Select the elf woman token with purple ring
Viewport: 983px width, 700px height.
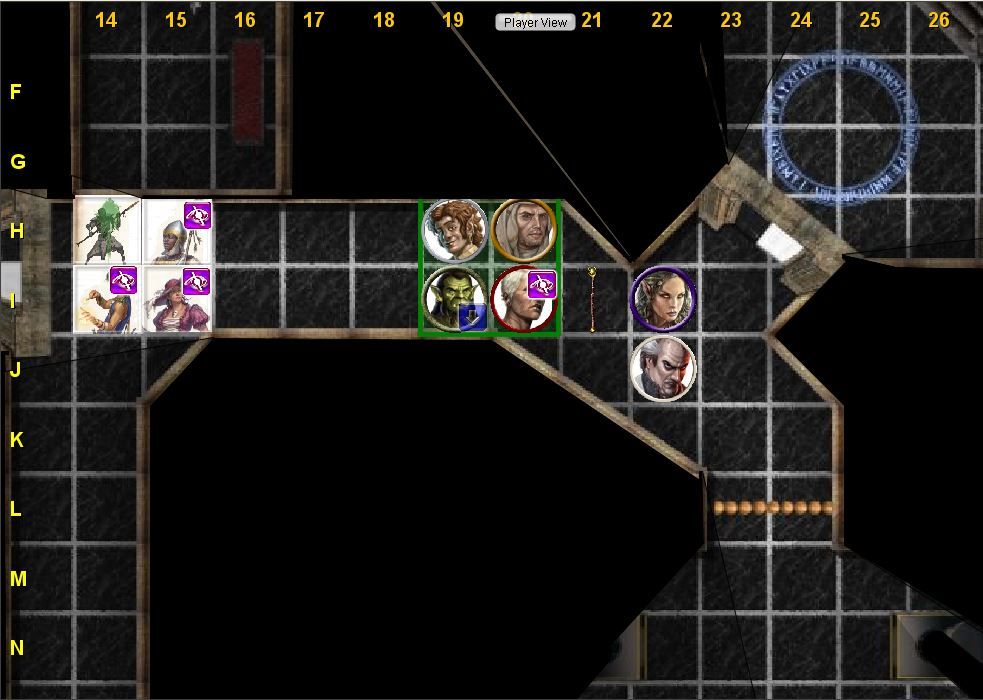pyautogui.click(x=662, y=298)
